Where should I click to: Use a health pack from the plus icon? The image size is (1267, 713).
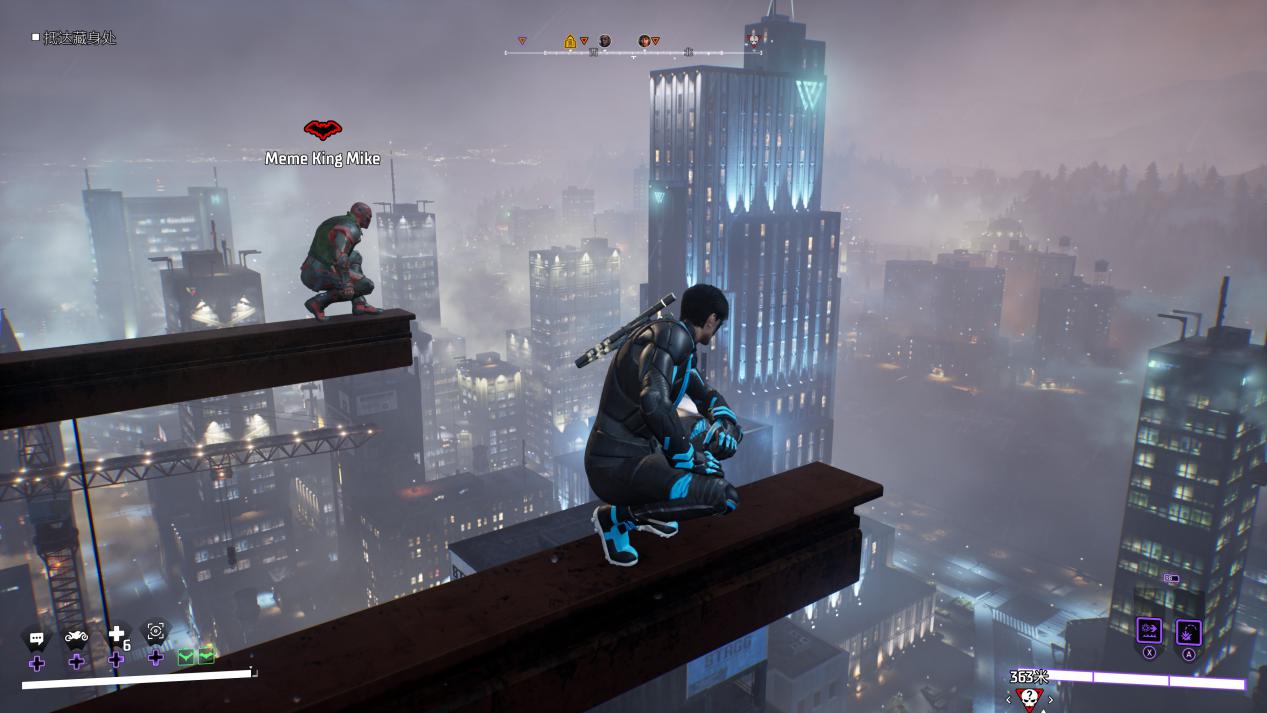(117, 634)
